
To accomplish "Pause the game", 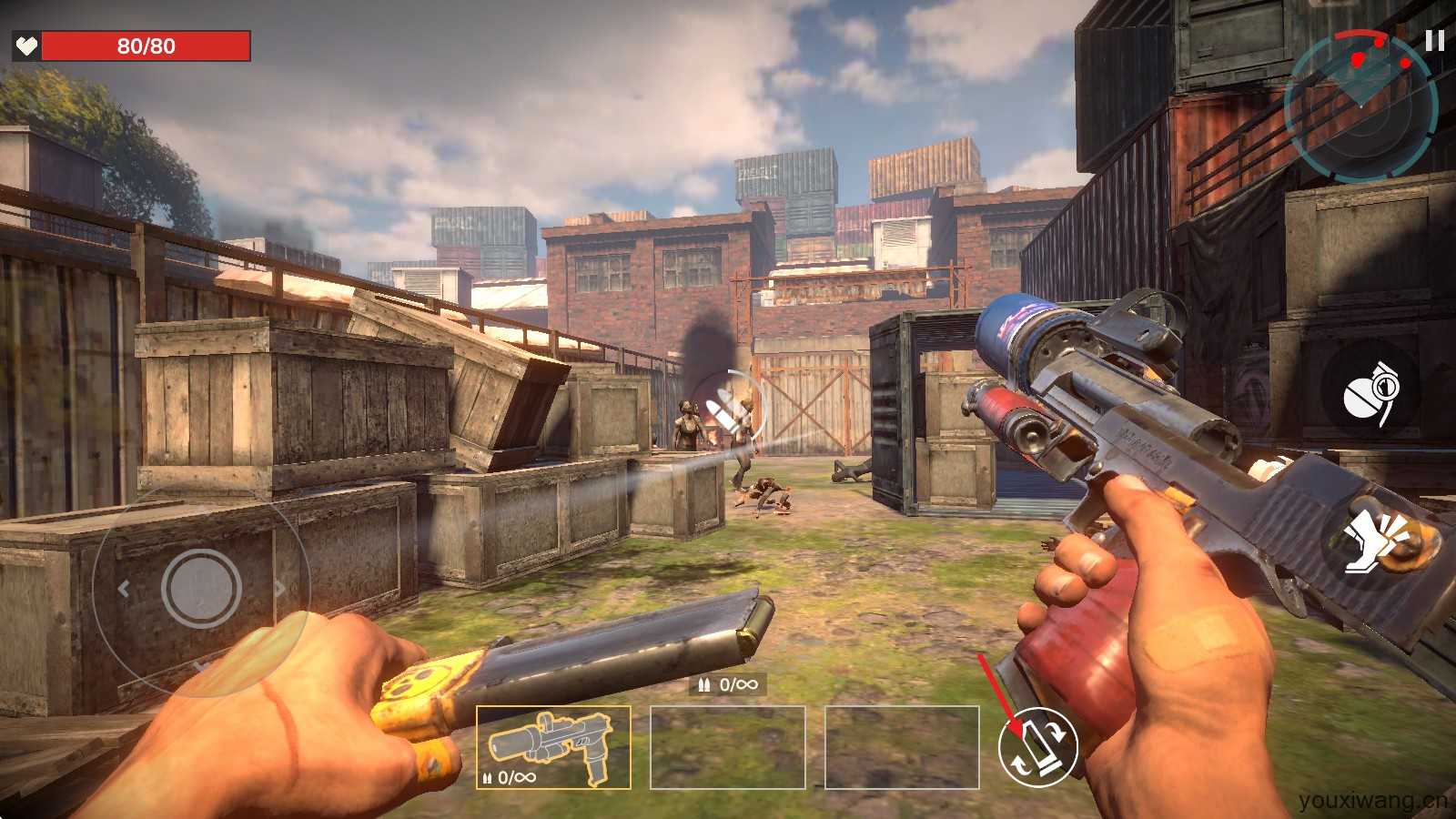I will click(1434, 41).
